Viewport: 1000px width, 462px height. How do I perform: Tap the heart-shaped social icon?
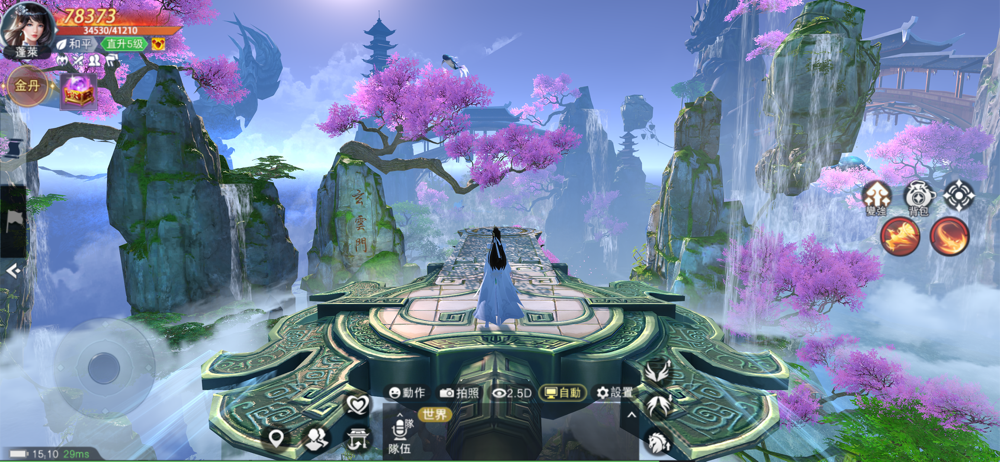pos(358,405)
